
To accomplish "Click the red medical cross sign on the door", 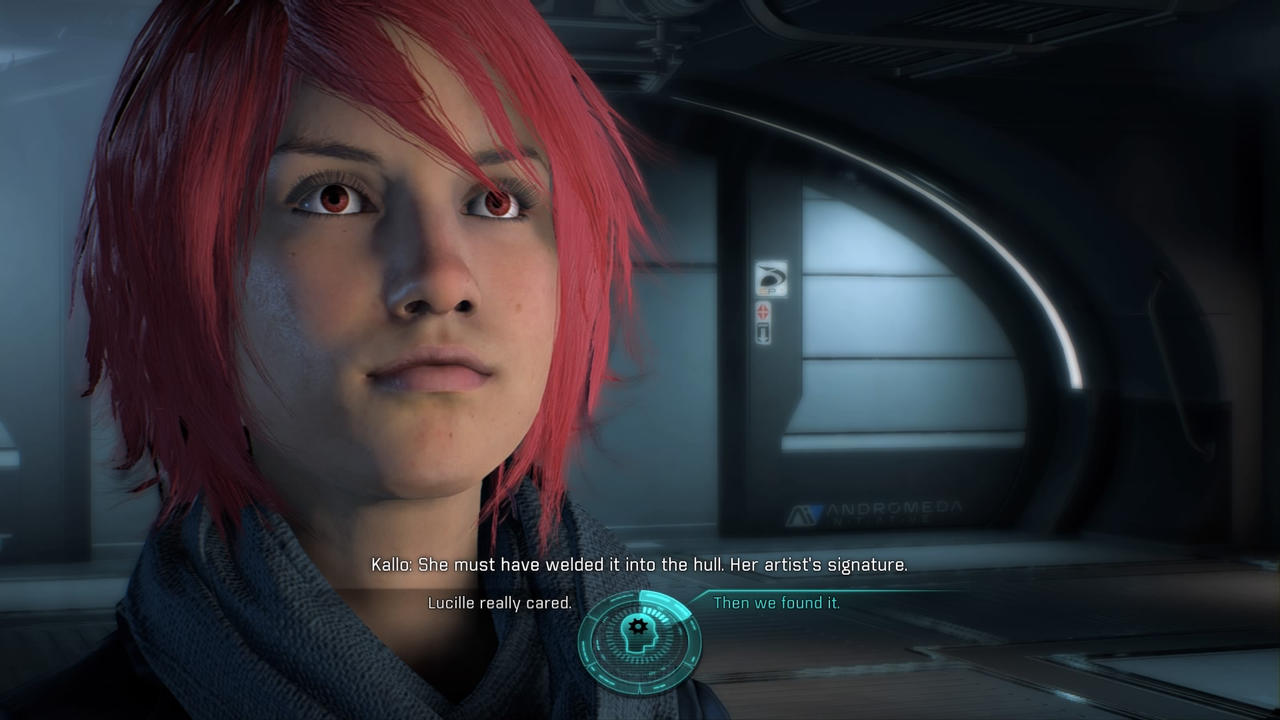I will 763,311.
